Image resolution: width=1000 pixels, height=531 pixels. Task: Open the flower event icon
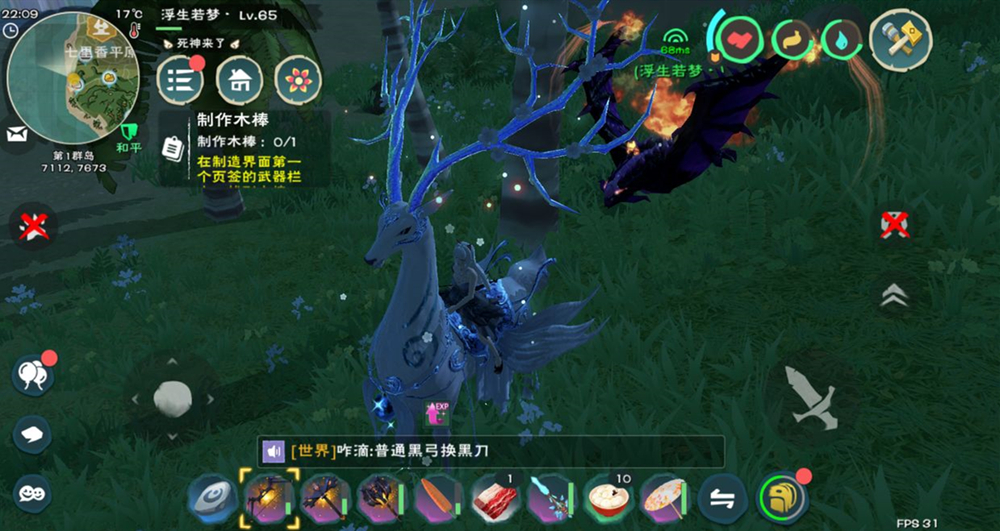pyautogui.click(x=298, y=80)
